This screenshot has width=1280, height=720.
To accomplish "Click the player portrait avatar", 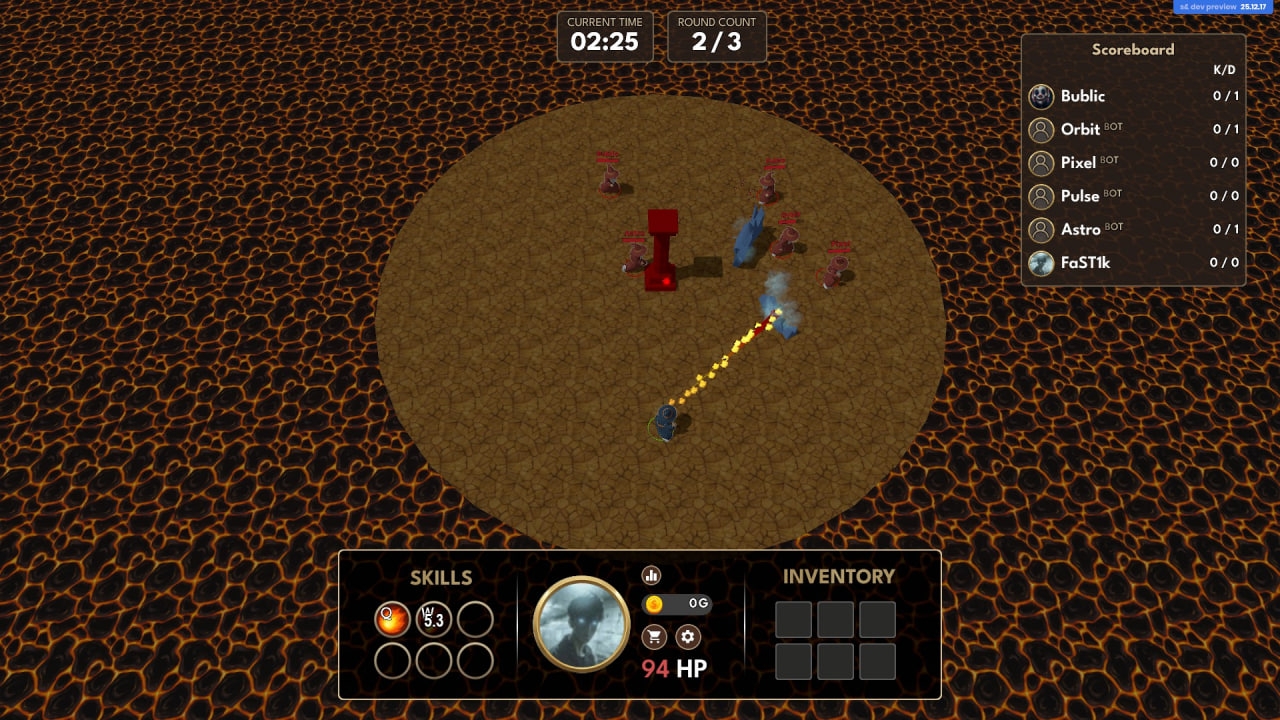I will click(x=581, y=624).
